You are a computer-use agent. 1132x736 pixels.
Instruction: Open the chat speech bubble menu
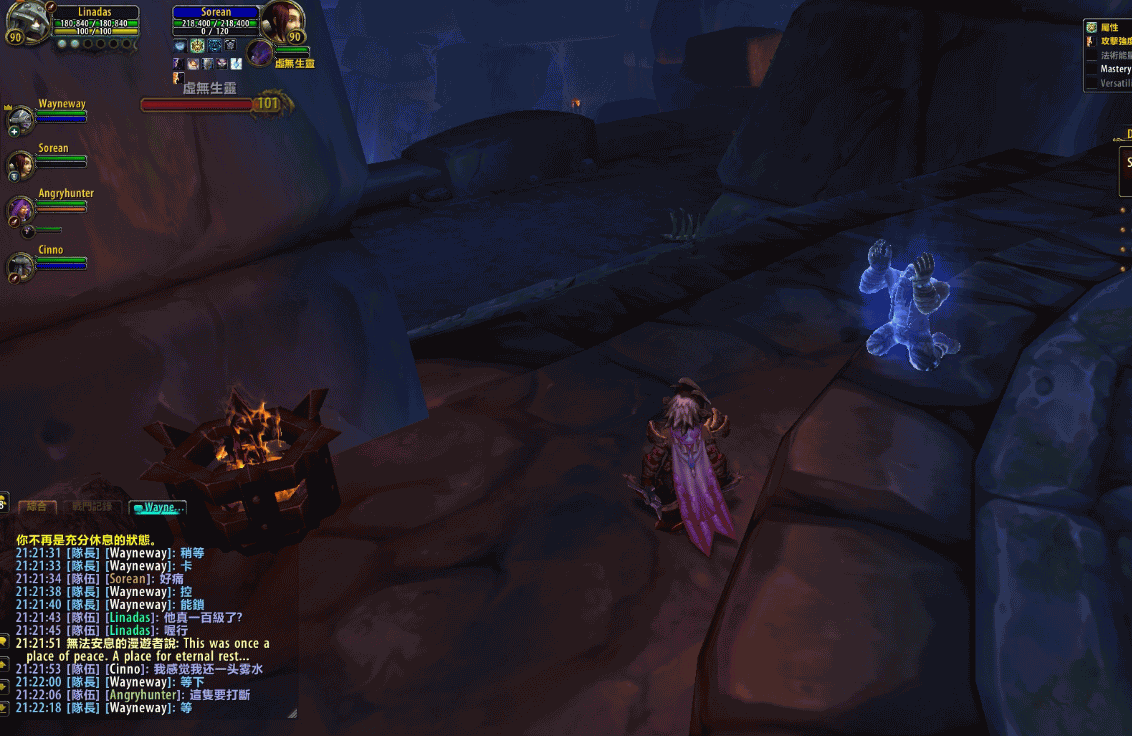[x=3, y=640]
